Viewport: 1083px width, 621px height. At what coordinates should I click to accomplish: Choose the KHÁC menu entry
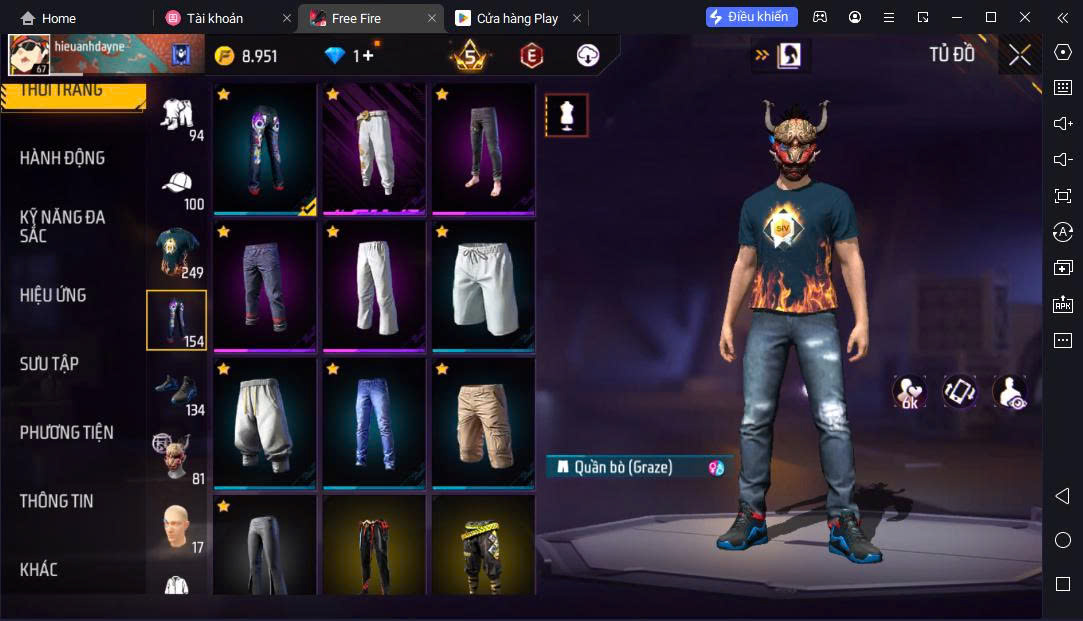click(39, 570)
